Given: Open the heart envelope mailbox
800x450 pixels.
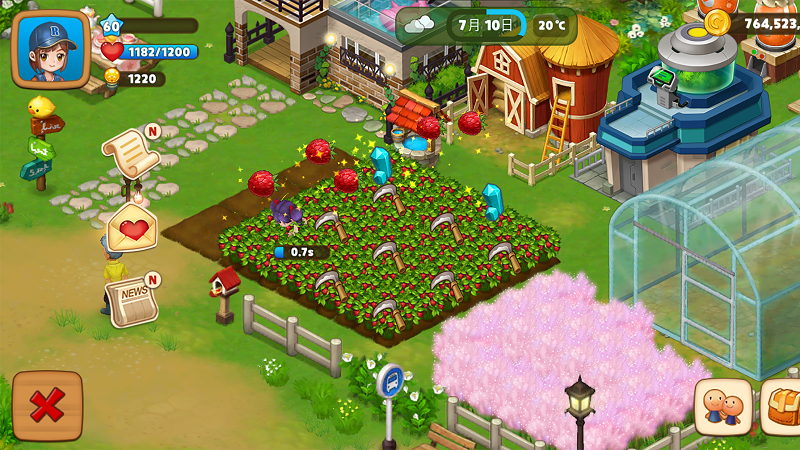Looking at the screenshot, I should click(x=132, y=228).
